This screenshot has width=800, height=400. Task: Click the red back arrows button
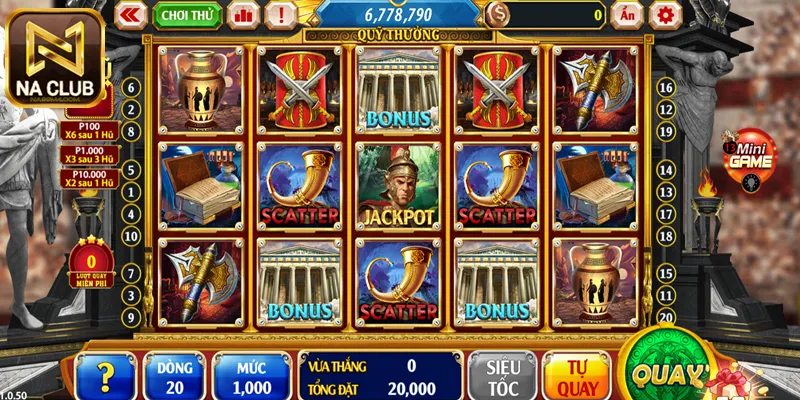(x=131, y=14)
